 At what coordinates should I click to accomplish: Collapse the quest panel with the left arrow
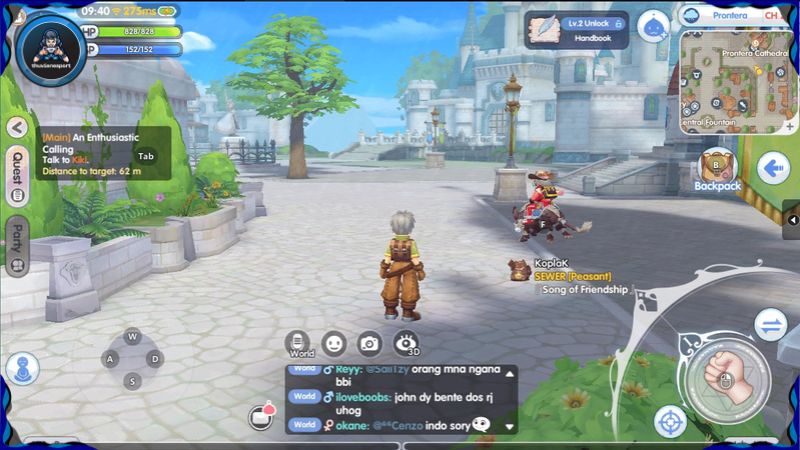tap(17, 128)
